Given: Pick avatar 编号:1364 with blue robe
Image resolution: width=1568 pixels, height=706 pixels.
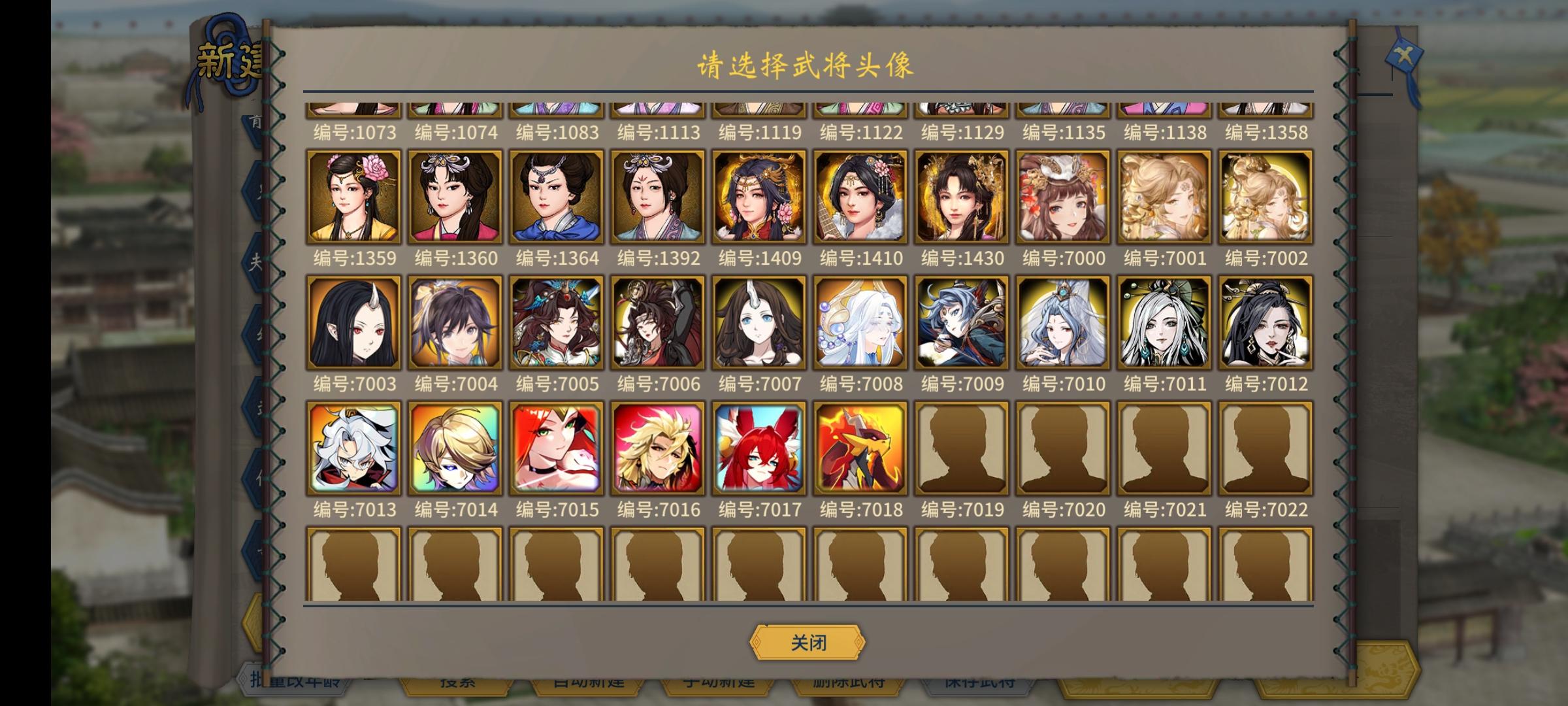Looking at the screenshot, I should pos(557,196).
